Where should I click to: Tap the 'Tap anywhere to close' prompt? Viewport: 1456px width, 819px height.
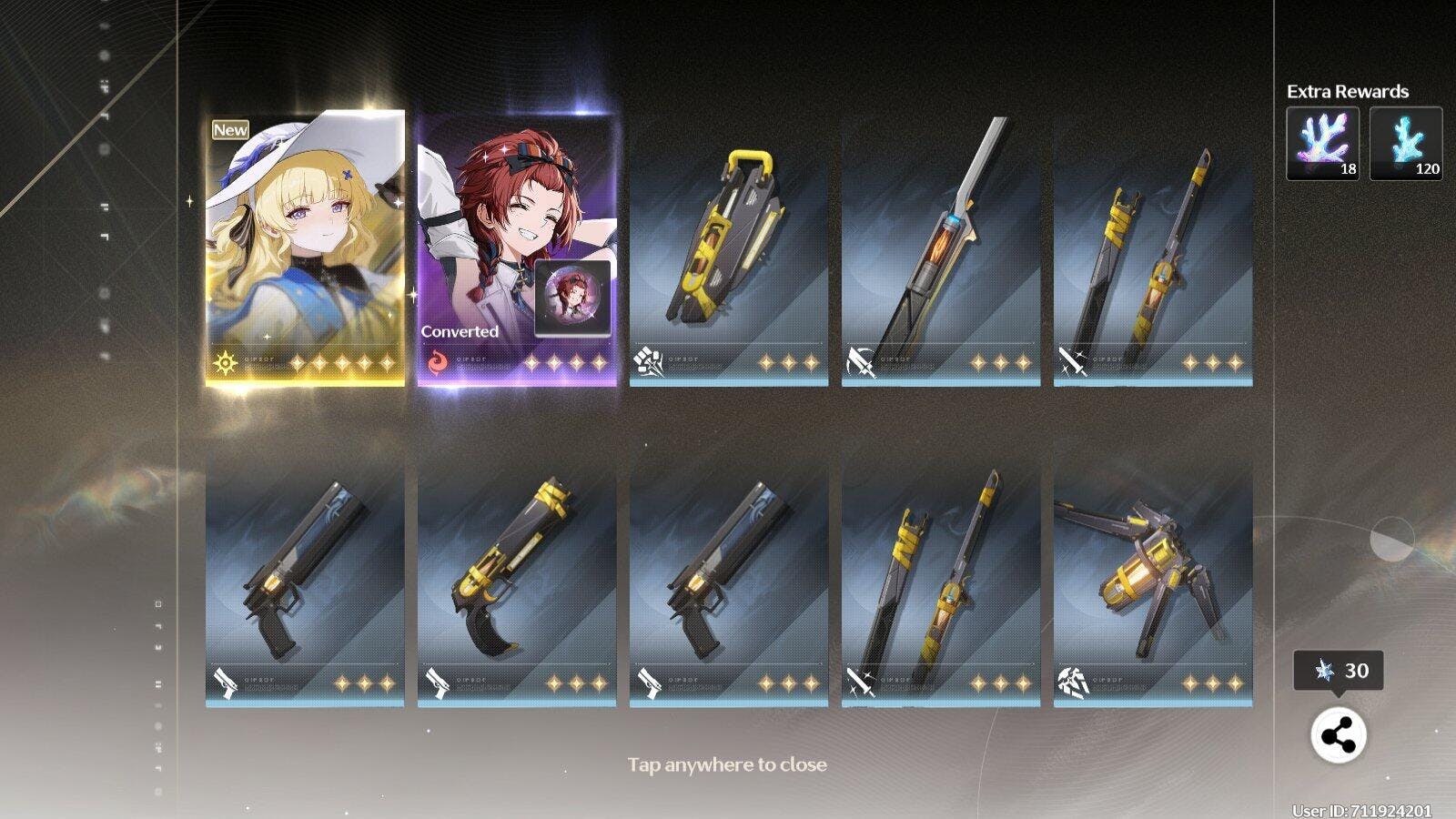[x=727, y=764]
